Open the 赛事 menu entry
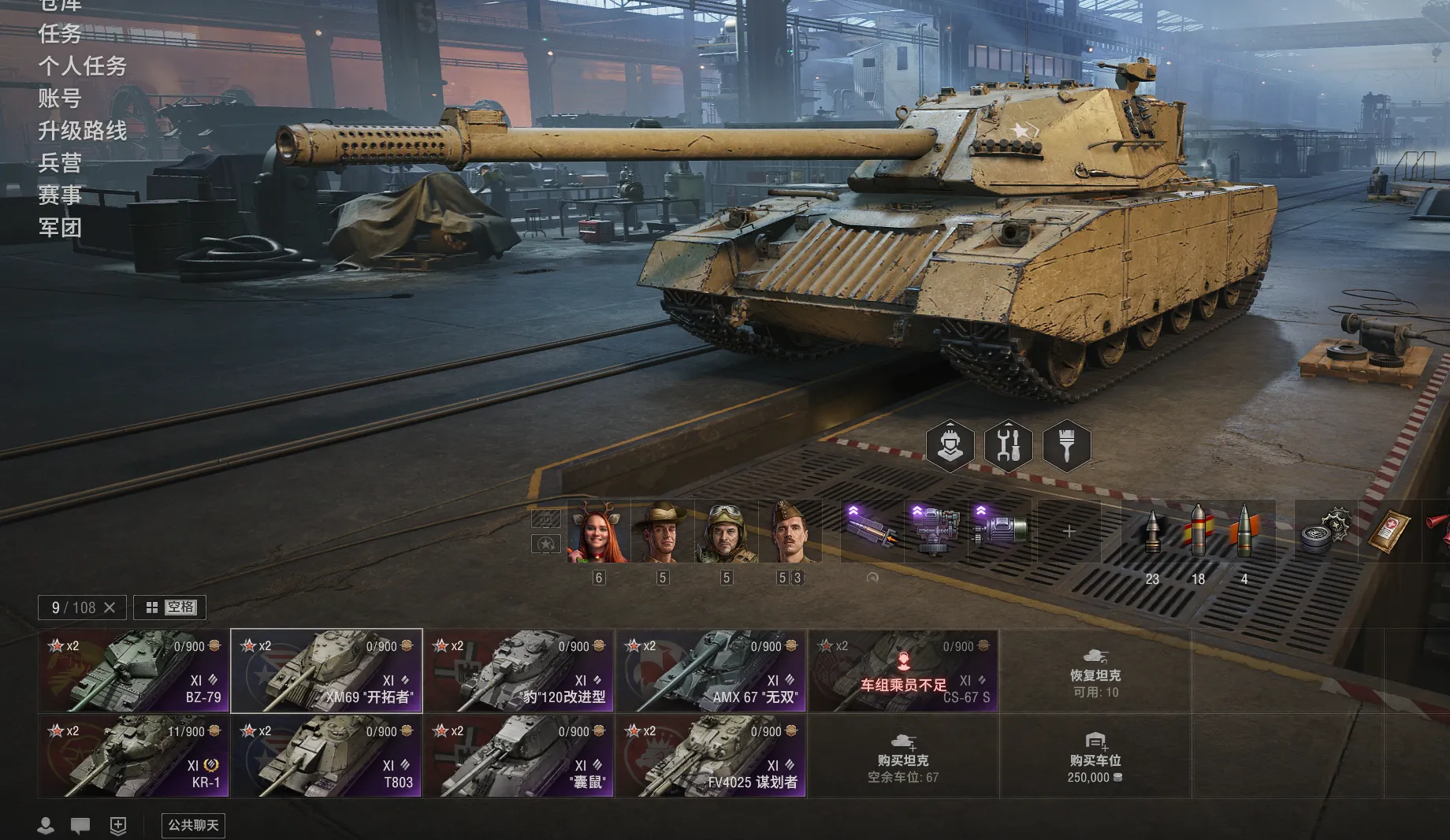The width and height of the screenshot is (1450, 840). [x=60, y=195]
